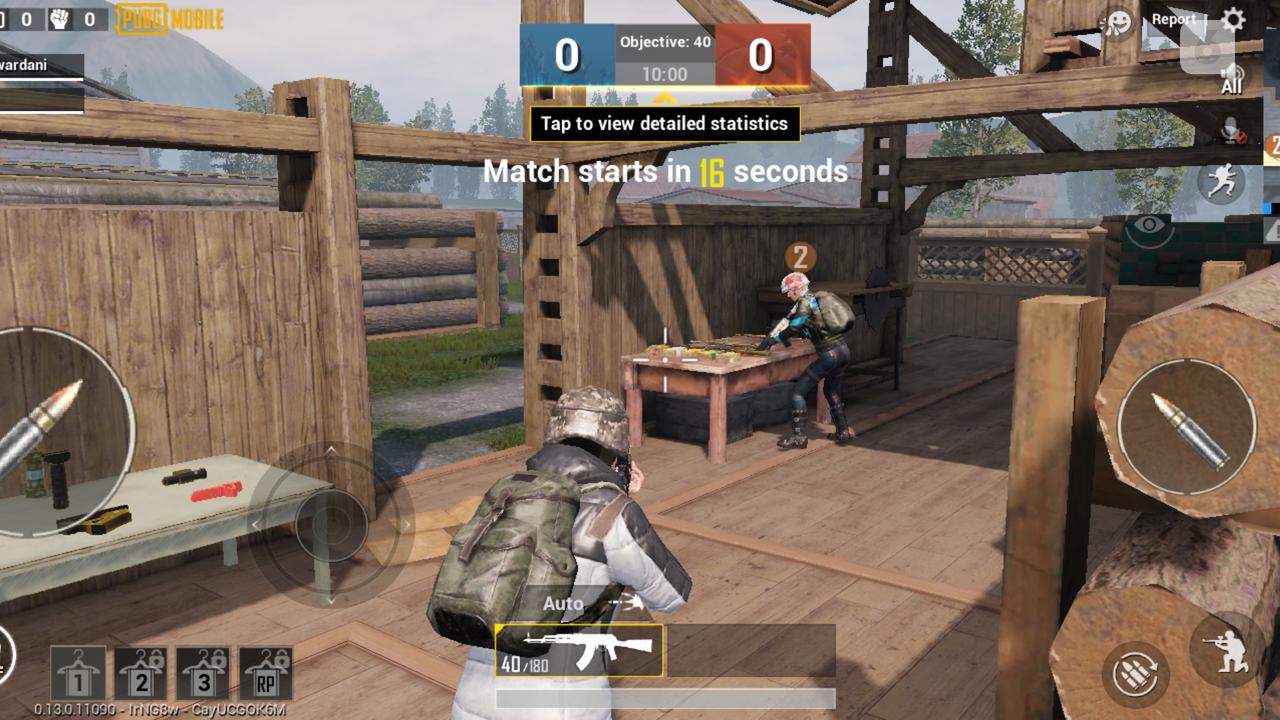Image resolution: width=1280 pixels, height=720 pixels.
Task: Select the AK weapon slot showing 40/180
Action: pyautogui.click(x=580, y=650)
